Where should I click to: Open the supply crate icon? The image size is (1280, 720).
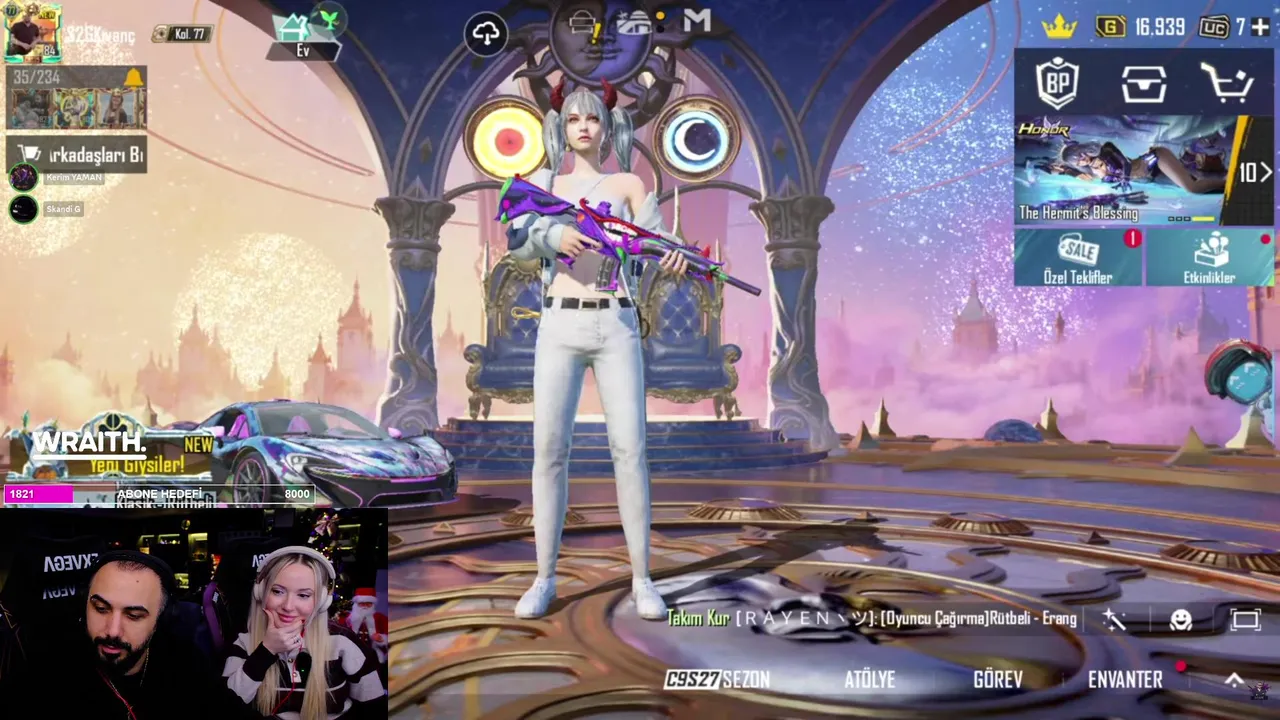pos(1143,84)
